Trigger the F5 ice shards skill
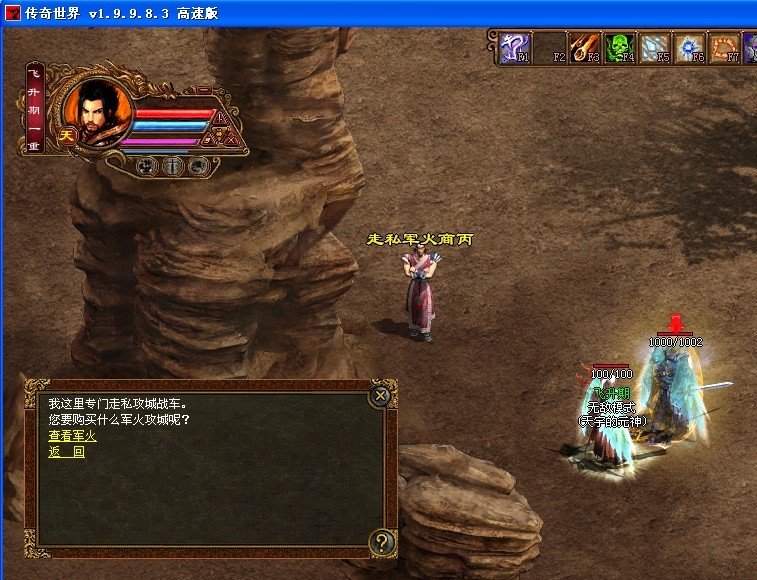The width and height of the screenshot is (757, 580). 654,47
